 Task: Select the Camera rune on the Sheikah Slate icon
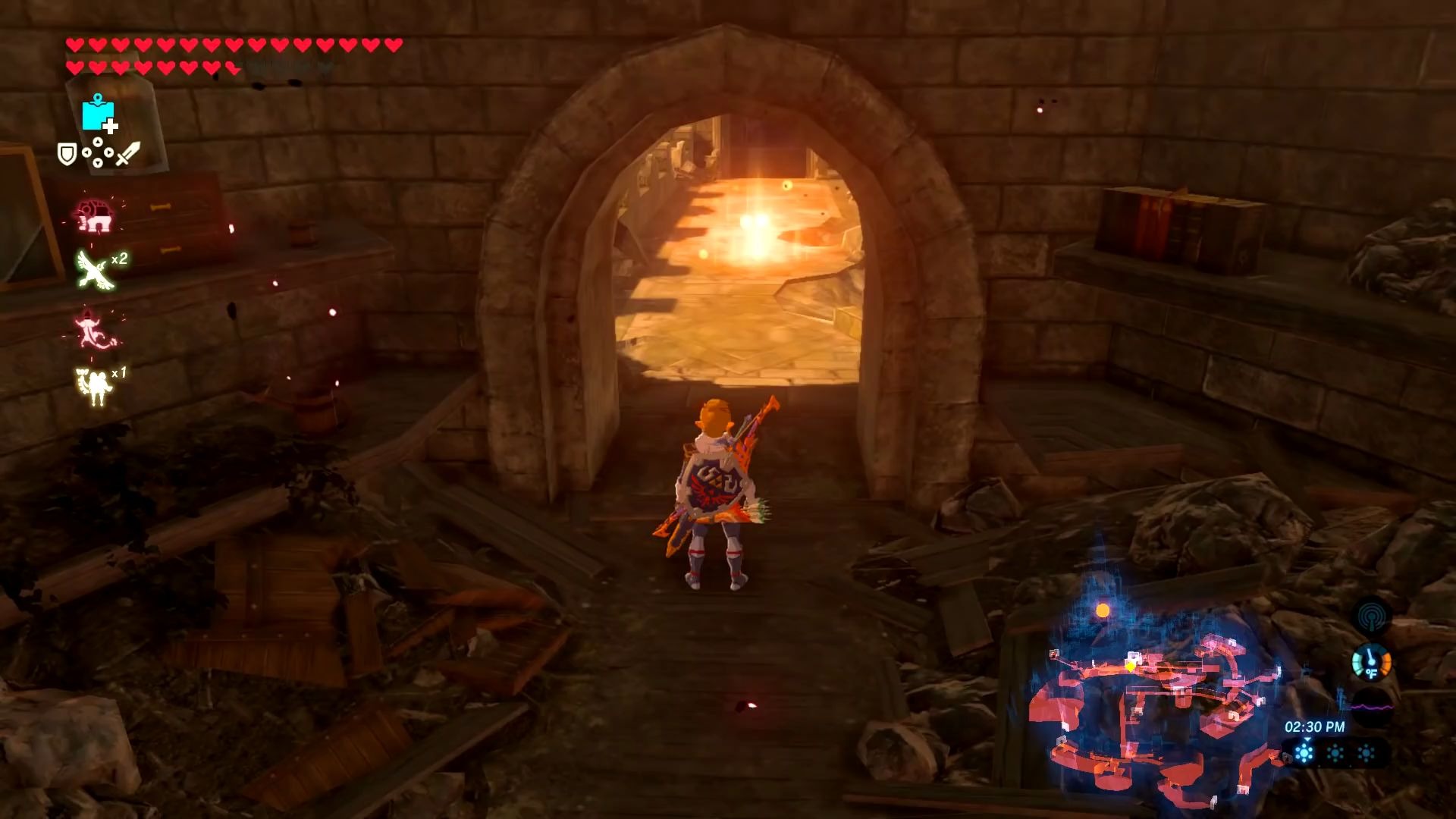pos(99,114)
